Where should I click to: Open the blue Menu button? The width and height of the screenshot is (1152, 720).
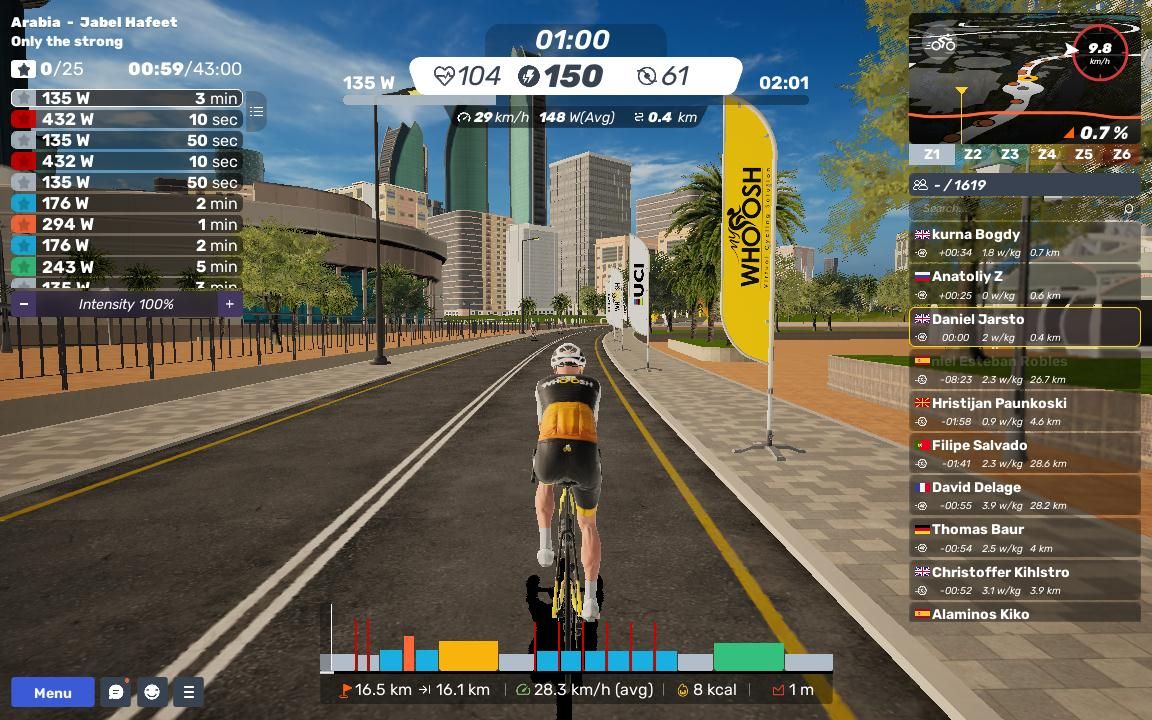pos(53,692)
